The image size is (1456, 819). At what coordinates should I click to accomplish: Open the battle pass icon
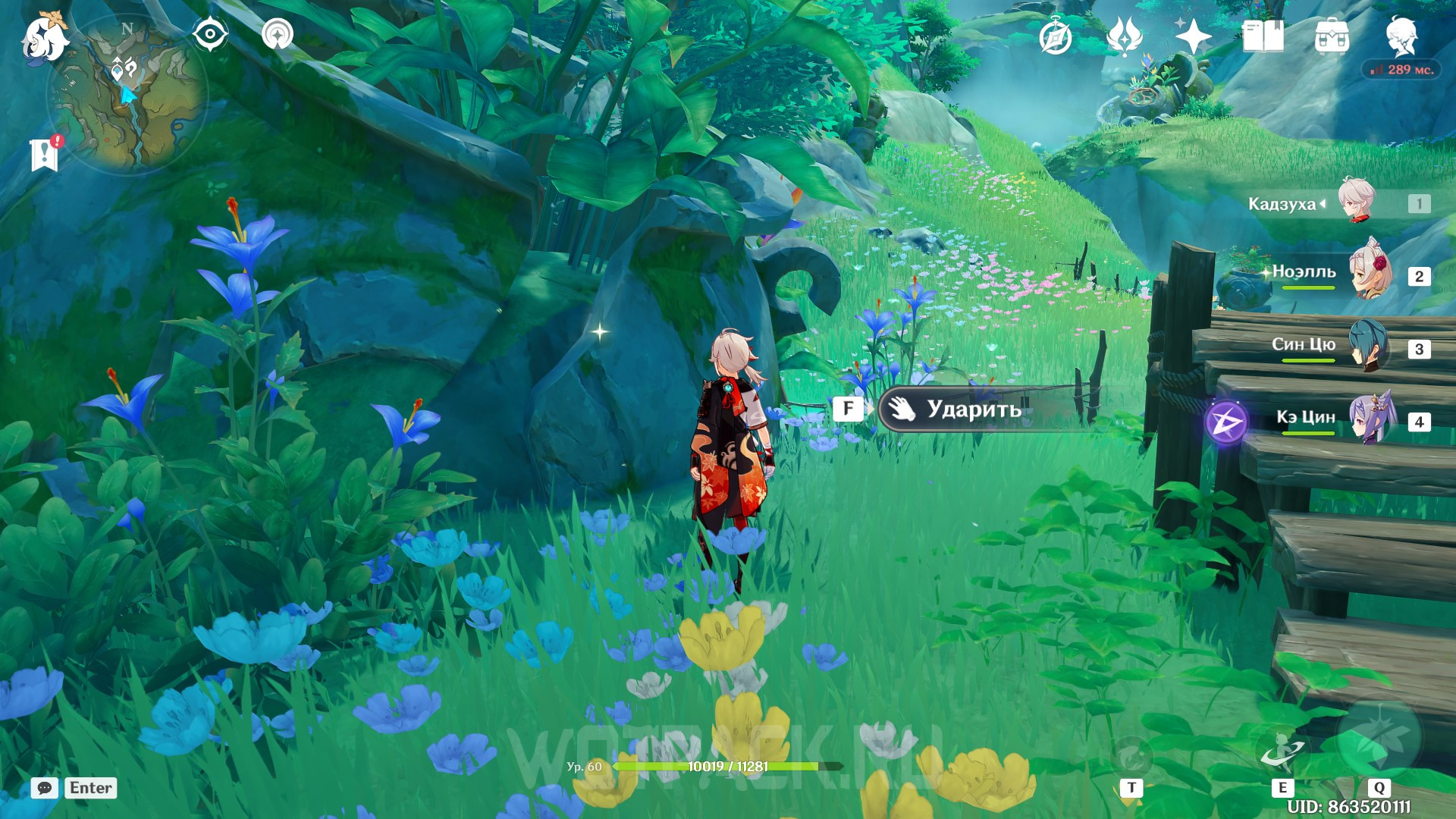pos(1124,36)
